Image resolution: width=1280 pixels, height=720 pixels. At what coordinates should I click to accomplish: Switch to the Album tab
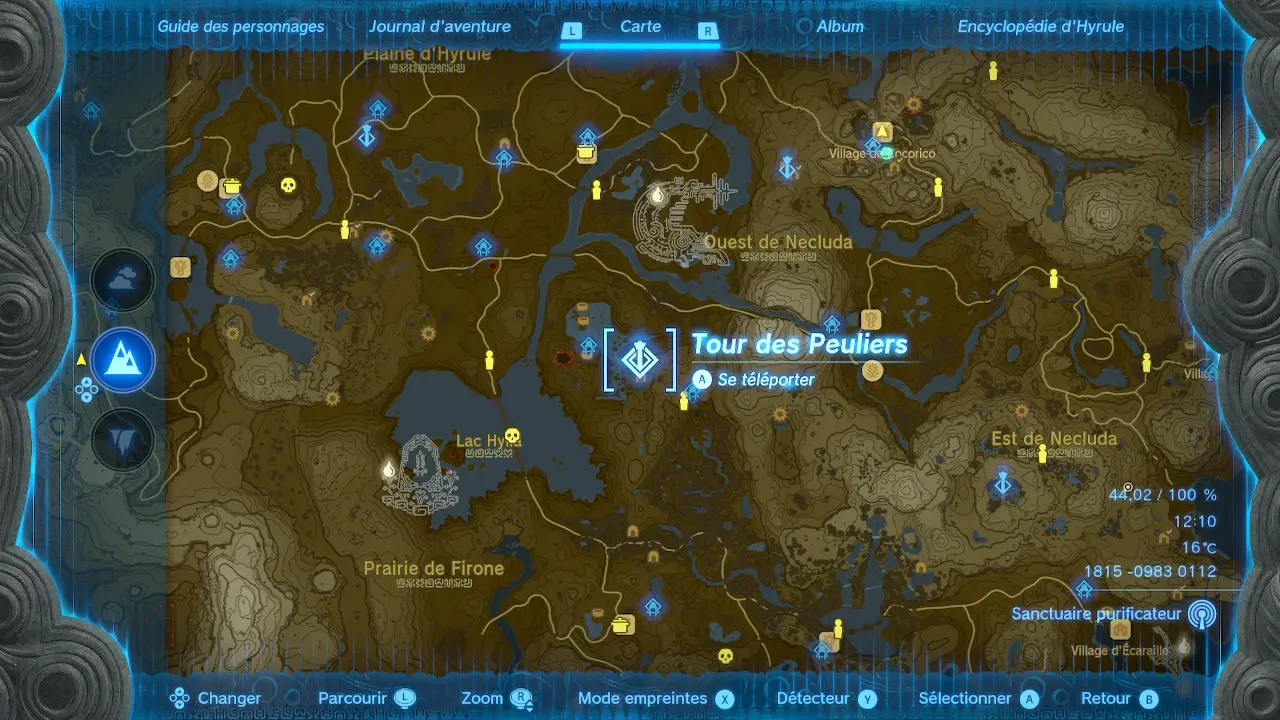[840, 27]
